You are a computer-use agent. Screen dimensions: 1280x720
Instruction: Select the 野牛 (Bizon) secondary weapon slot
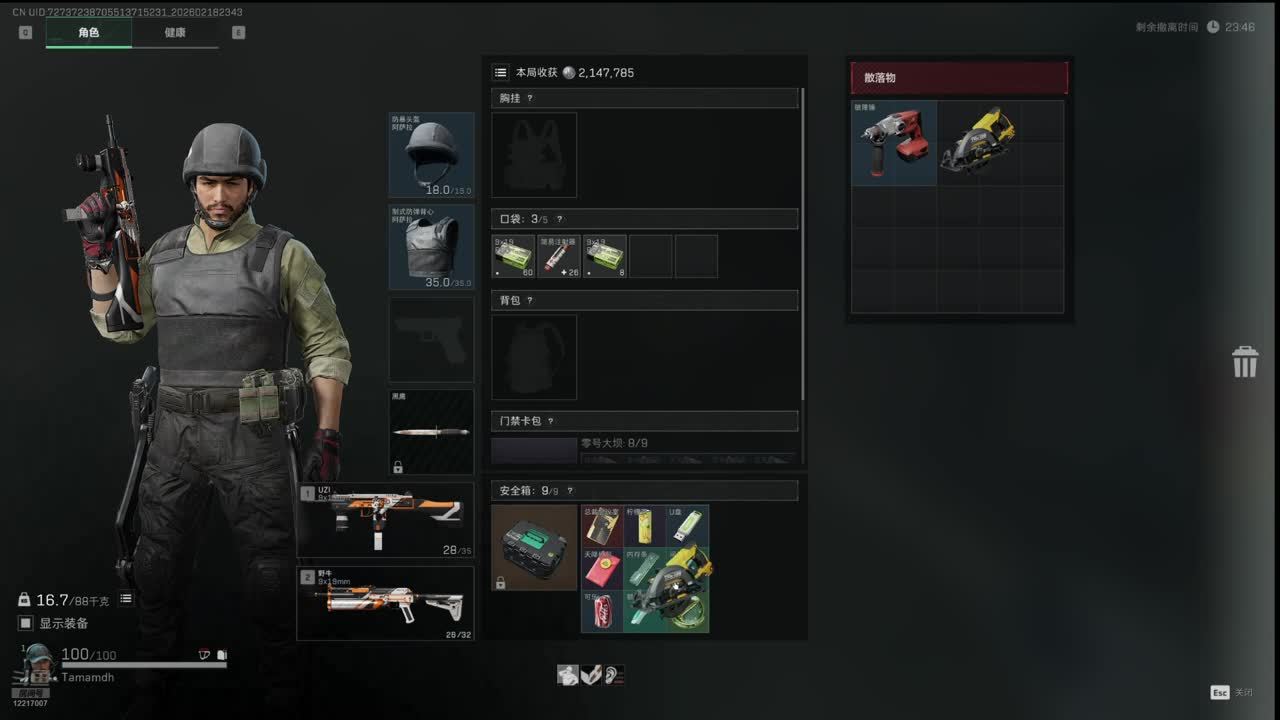pos(386,603)
